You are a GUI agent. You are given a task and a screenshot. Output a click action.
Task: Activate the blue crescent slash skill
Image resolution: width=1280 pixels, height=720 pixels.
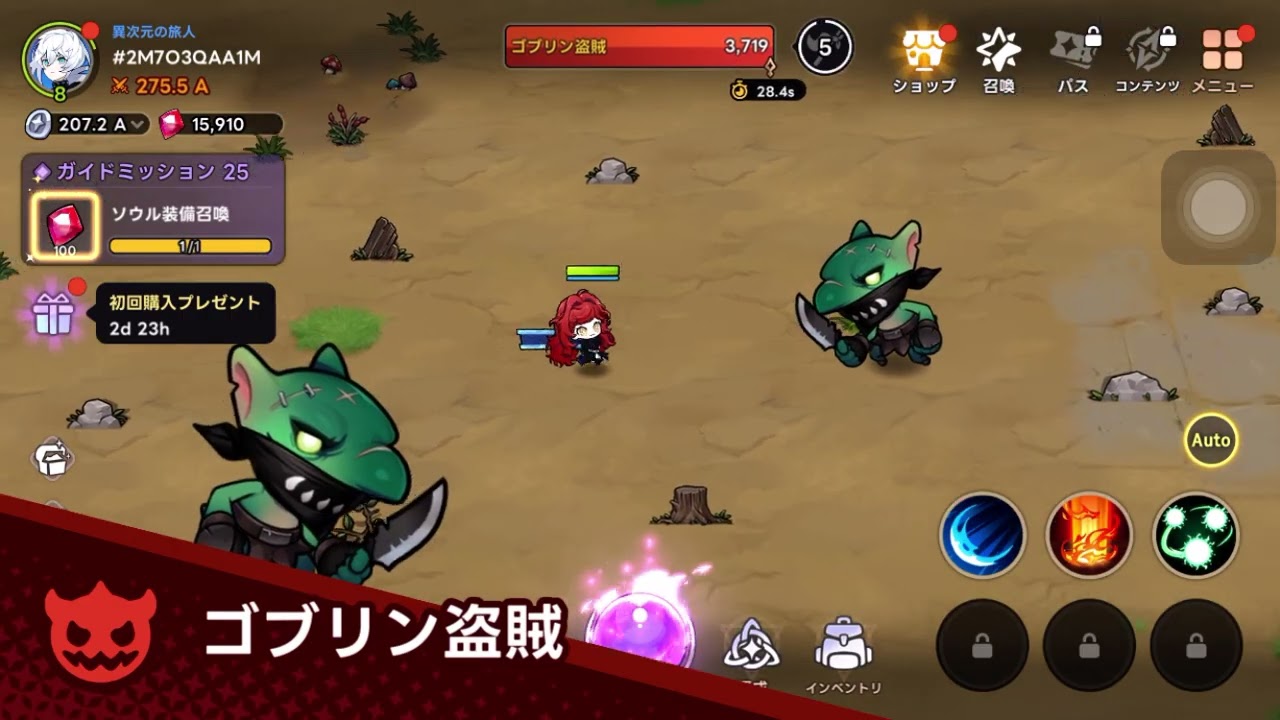[981, 538]
